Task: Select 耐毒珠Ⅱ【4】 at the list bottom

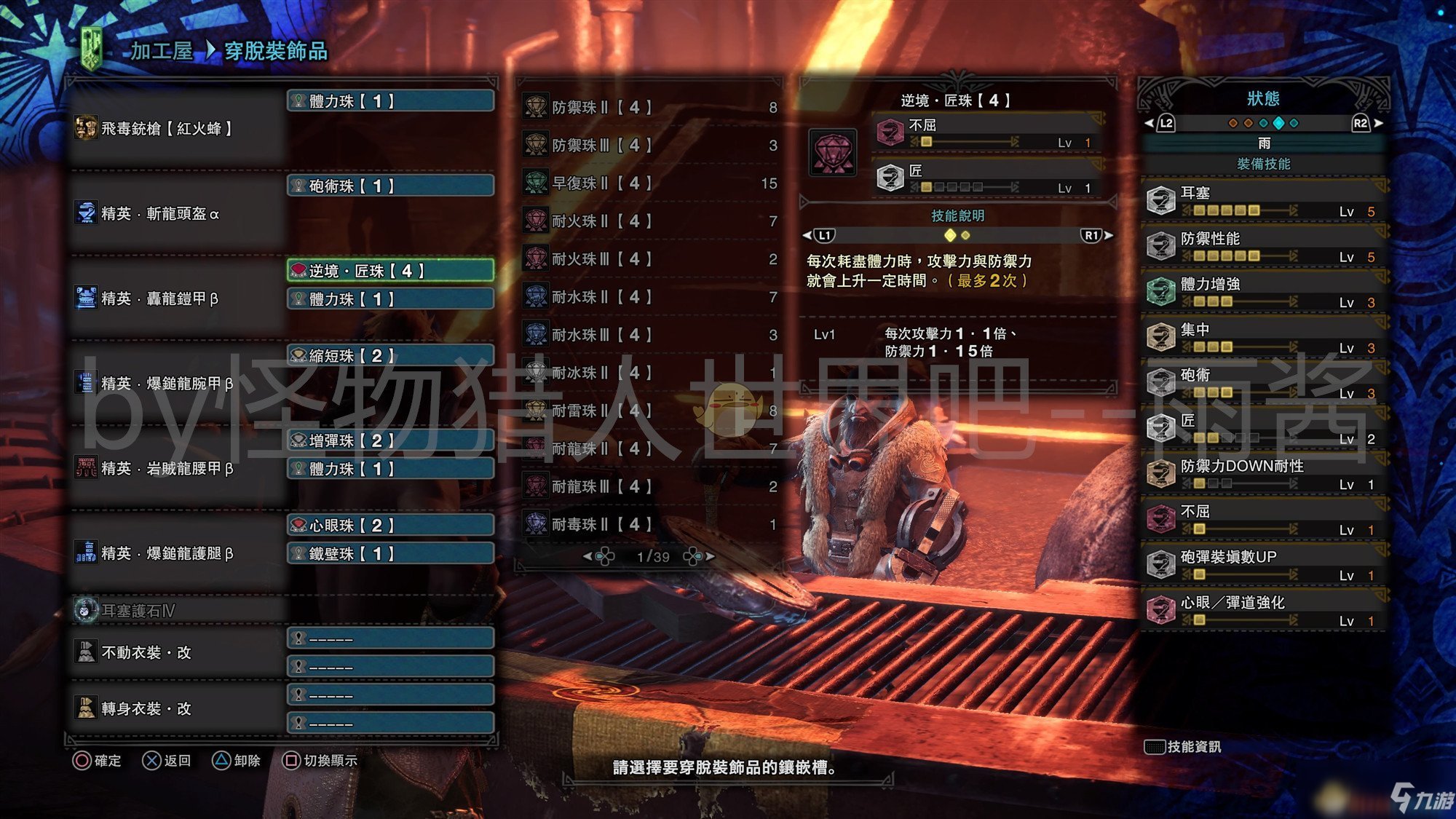Action: [649, 524]
